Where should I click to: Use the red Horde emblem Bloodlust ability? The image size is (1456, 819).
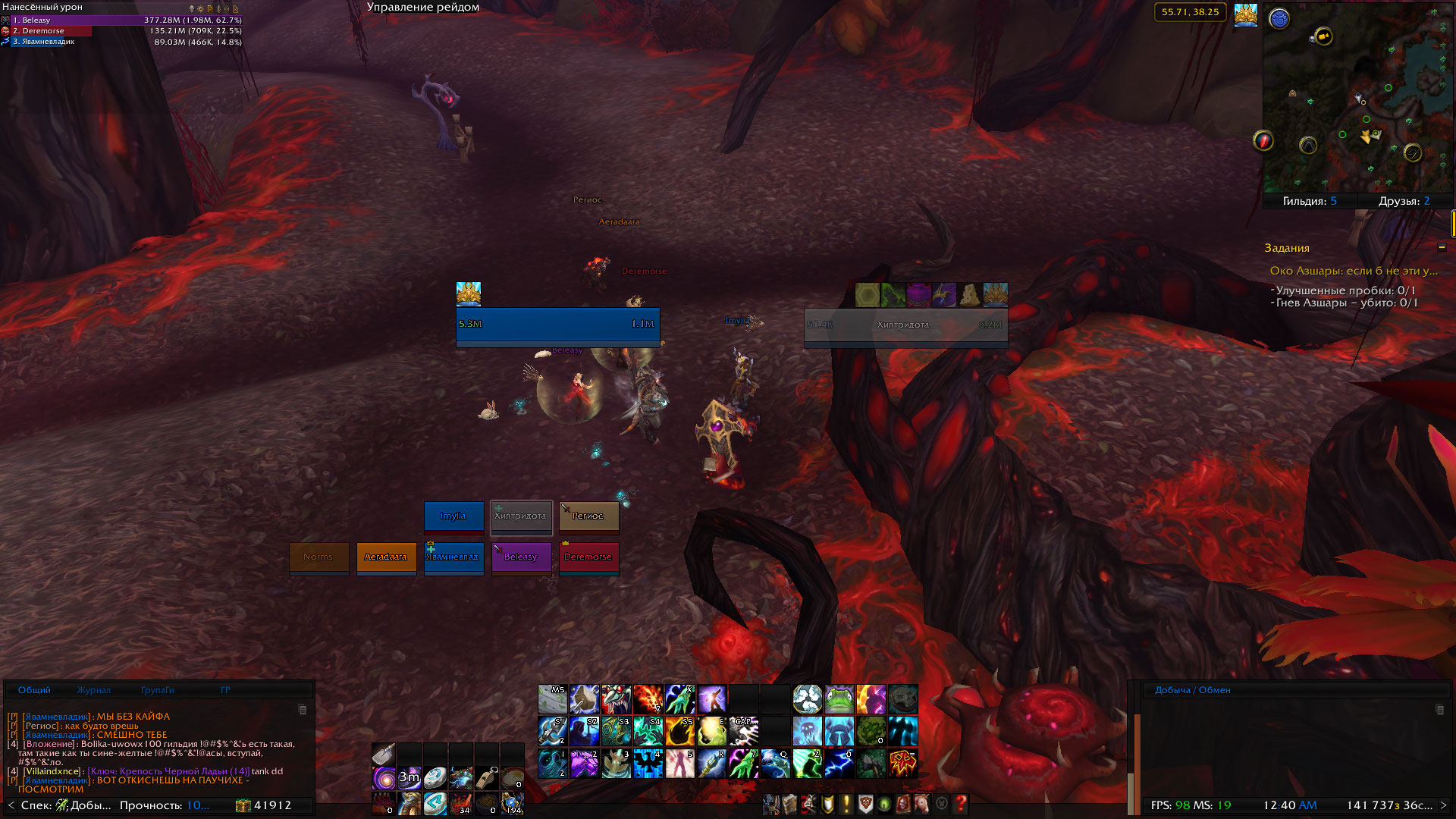coord(902,763)
